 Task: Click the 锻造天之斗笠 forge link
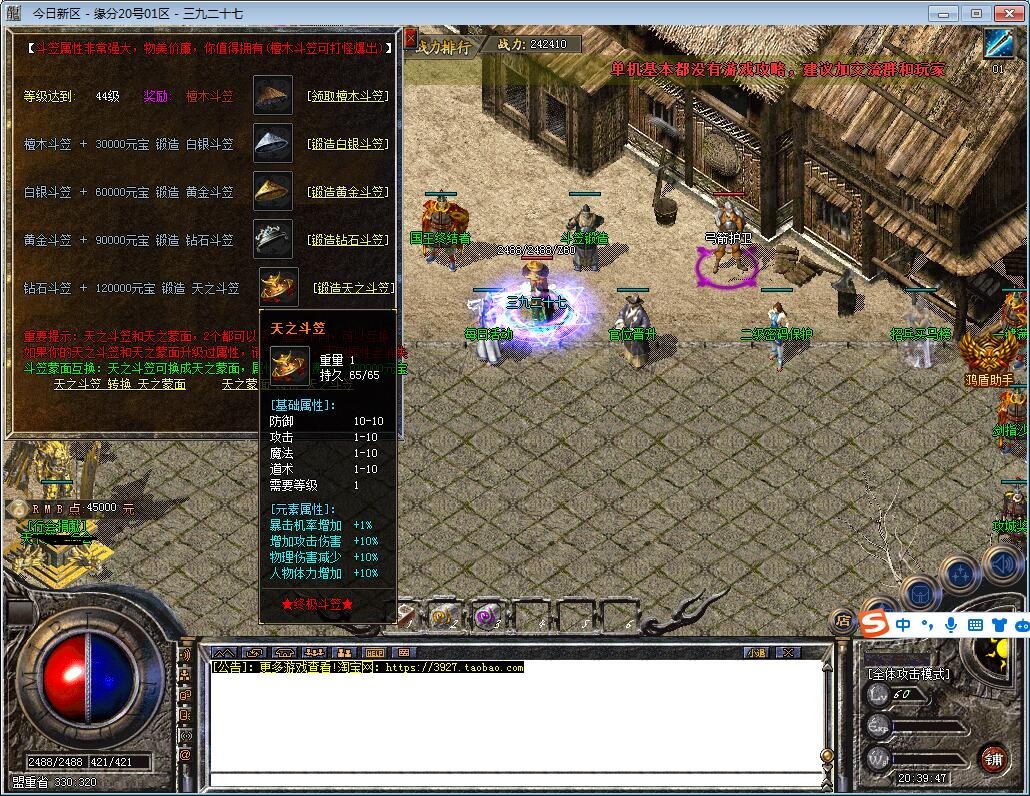click(352, 288)
